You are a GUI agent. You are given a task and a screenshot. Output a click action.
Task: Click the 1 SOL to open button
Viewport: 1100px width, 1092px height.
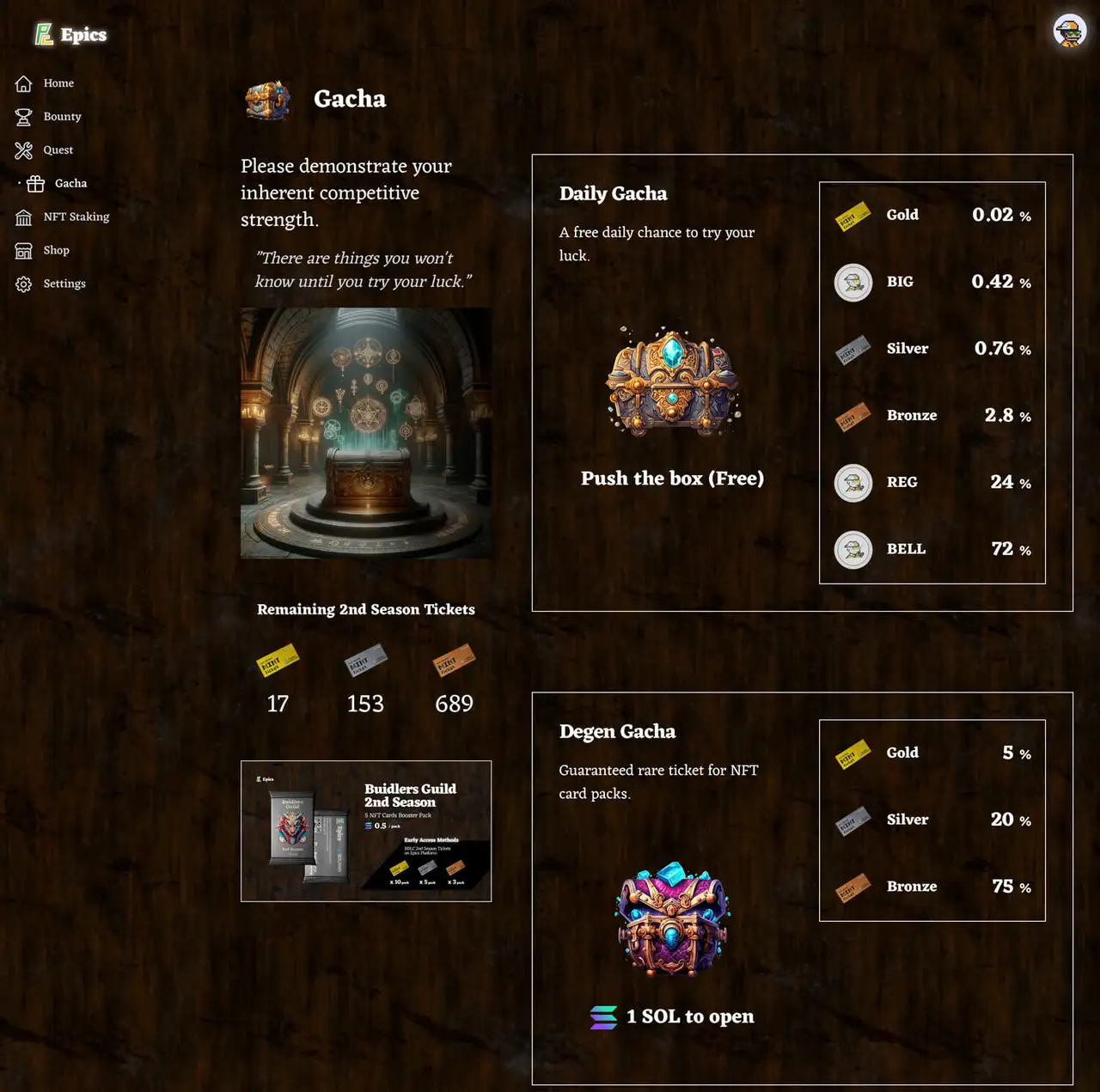point(673,1016)
